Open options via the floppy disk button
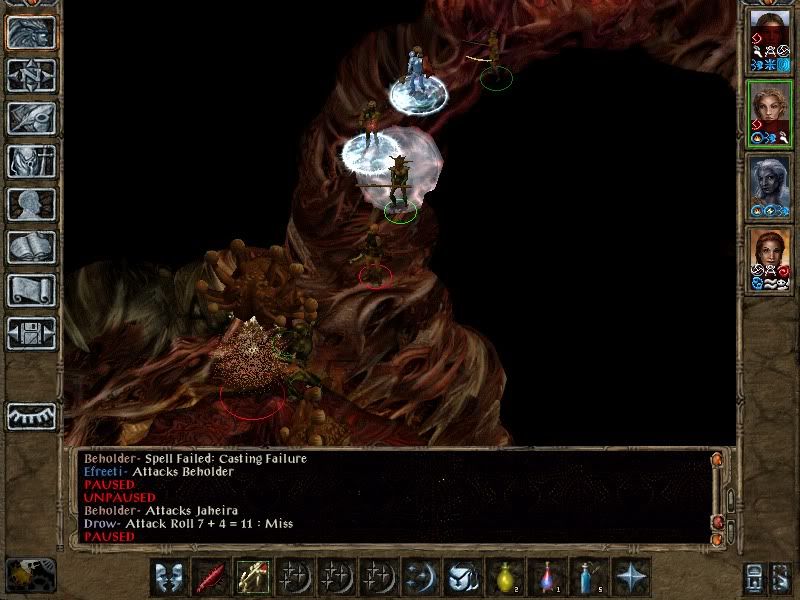 (32, 333)
